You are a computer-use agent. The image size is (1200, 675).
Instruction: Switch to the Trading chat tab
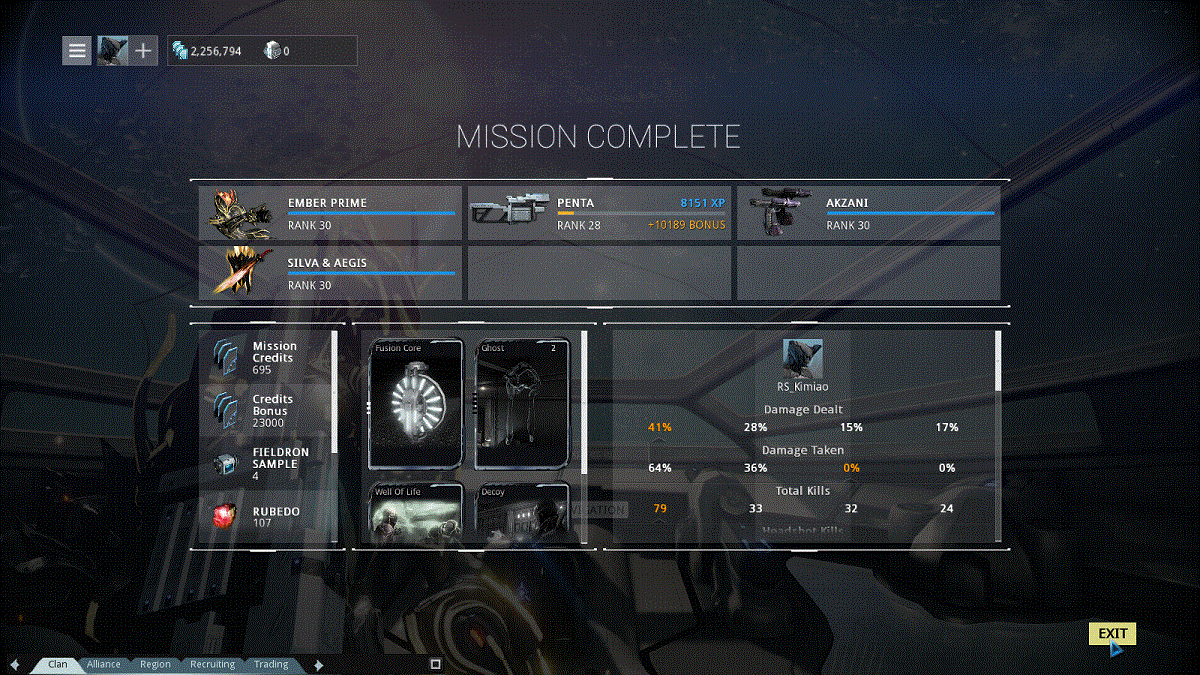pos(270,664)
